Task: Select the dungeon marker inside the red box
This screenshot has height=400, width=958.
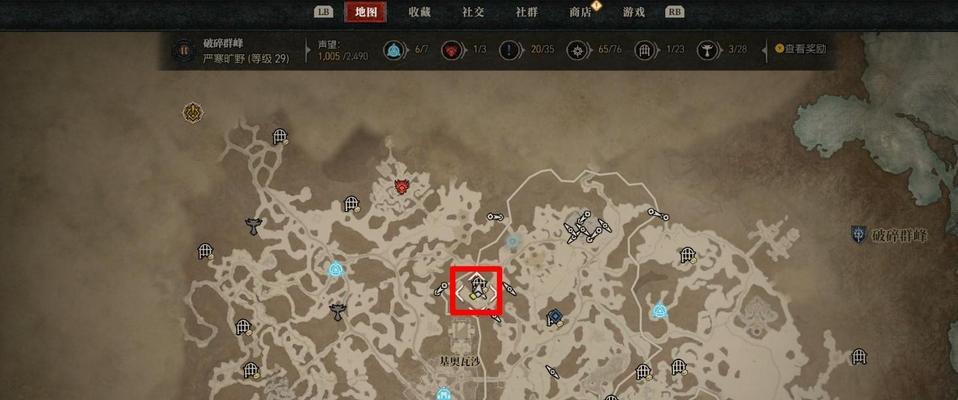Action: tap(479, 286)
